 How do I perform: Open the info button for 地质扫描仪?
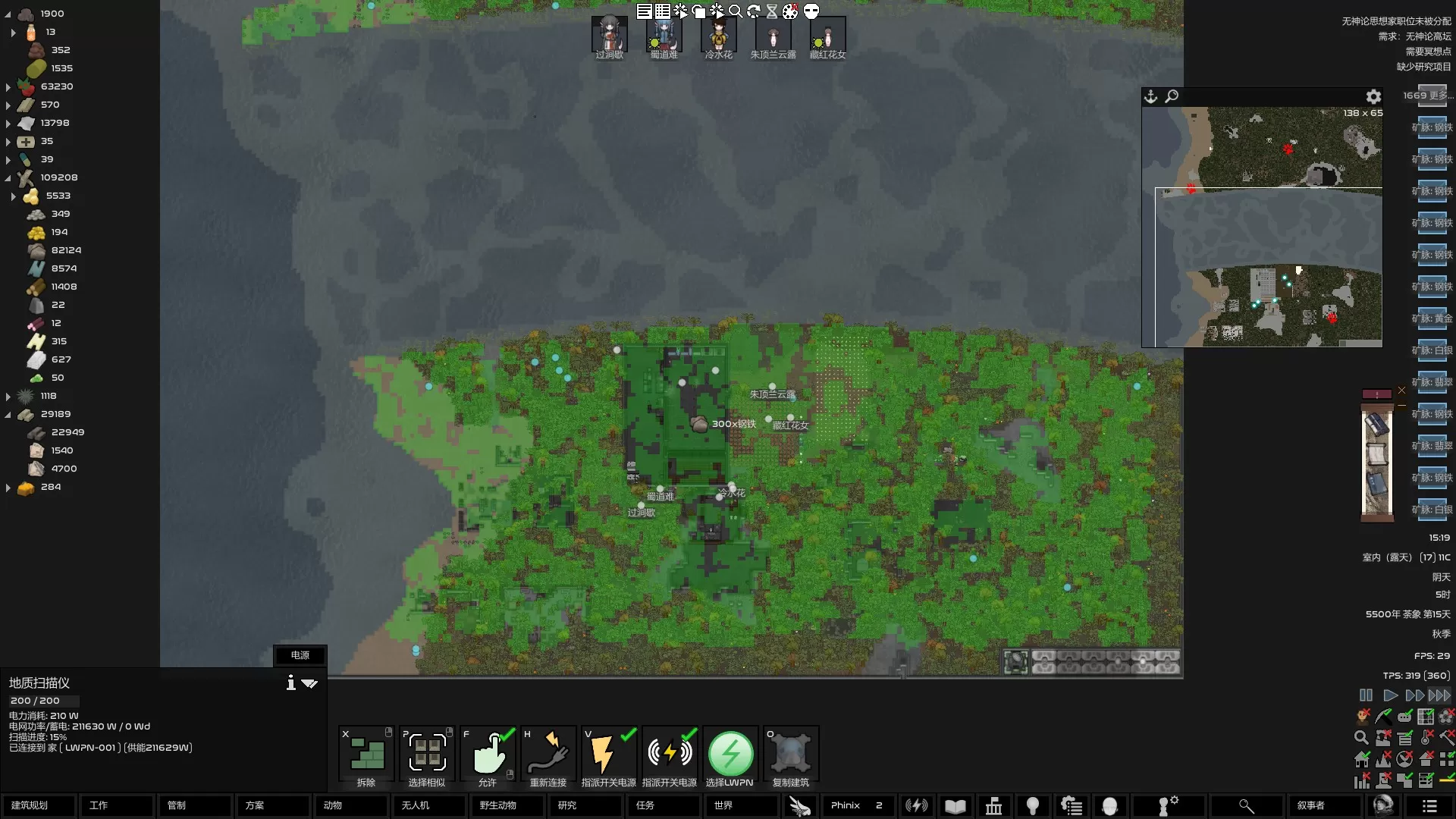tap(290, 682)
